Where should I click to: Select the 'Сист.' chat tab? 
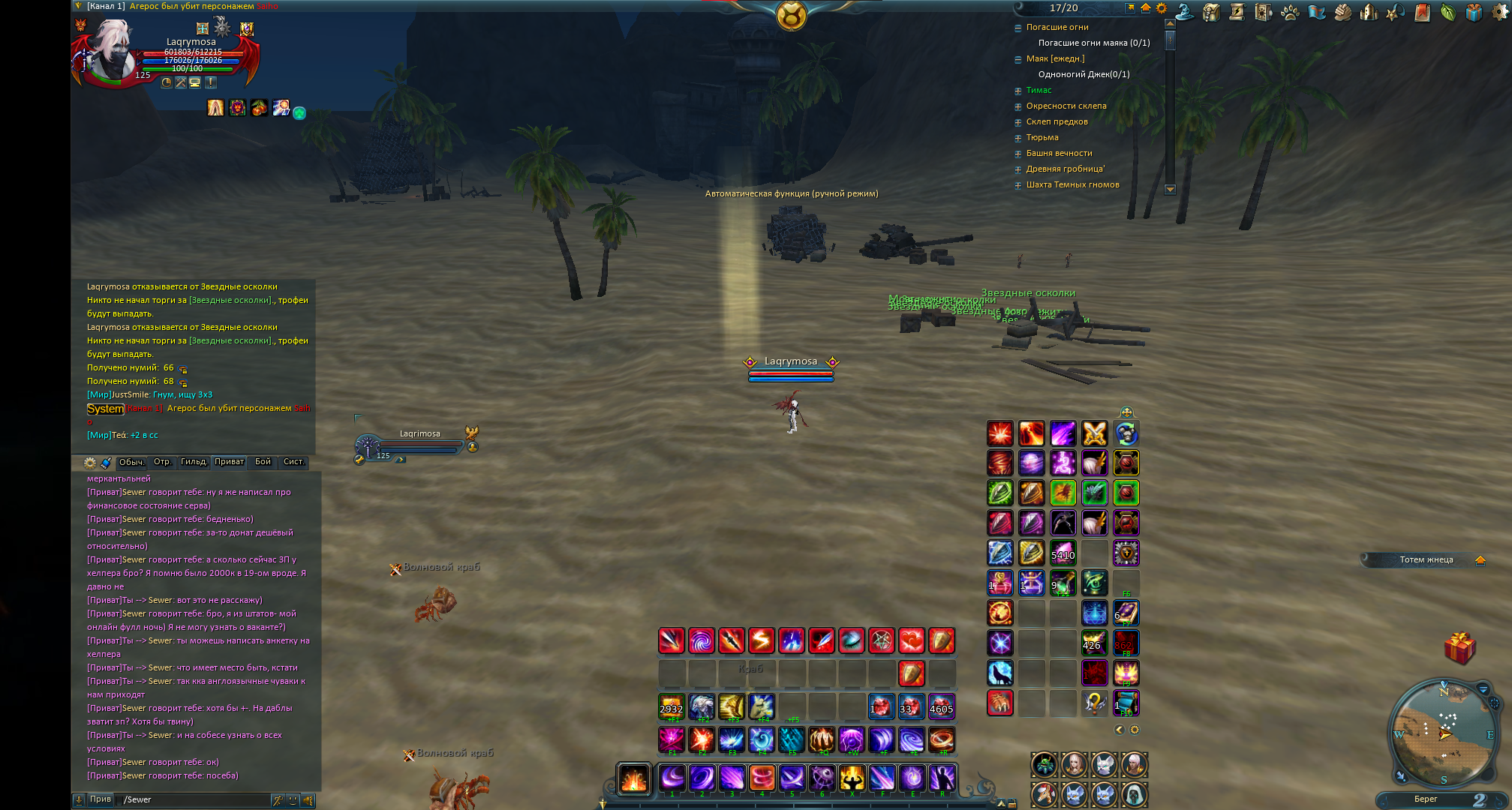click(x=293, y=462)
